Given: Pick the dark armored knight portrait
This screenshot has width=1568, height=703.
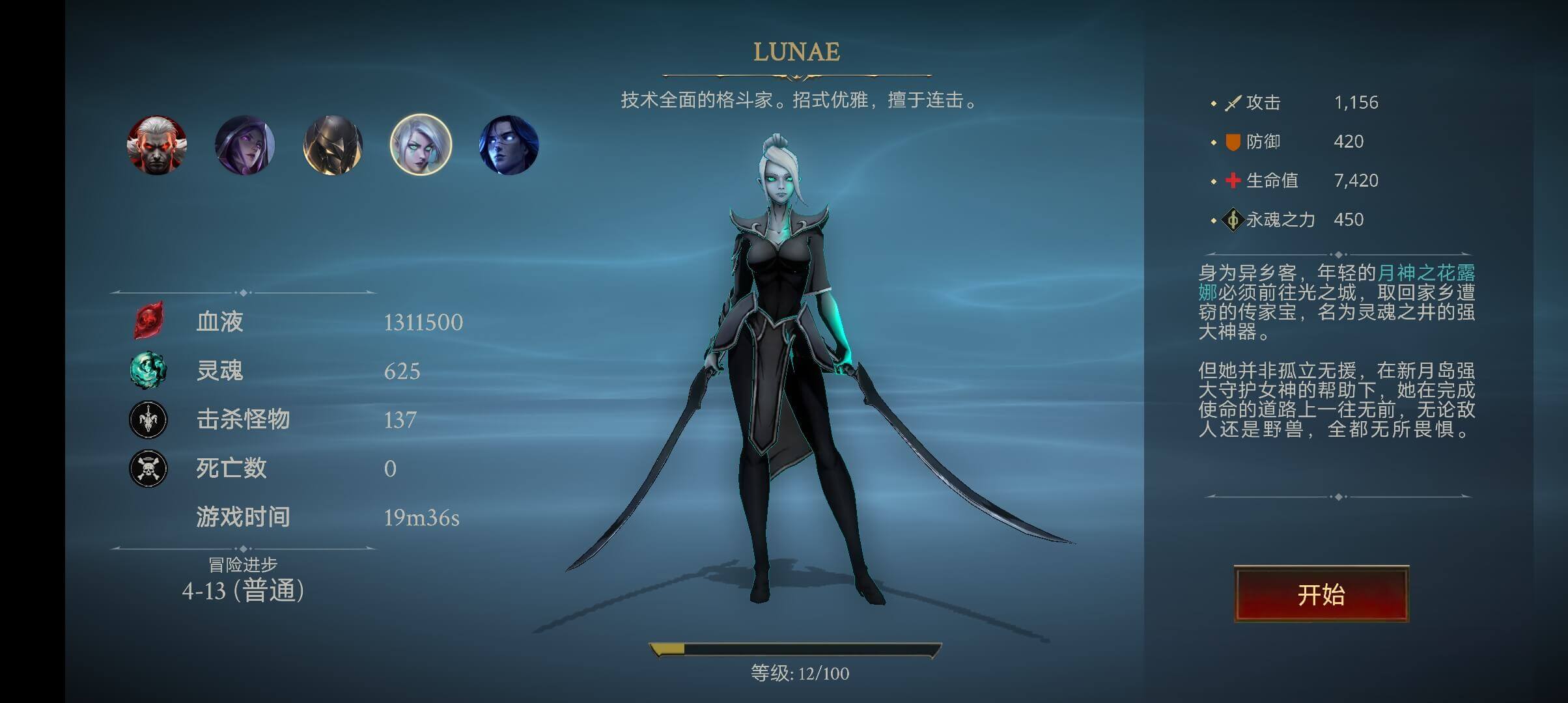Looking at the screenshot, I should (x=333, y=145).
